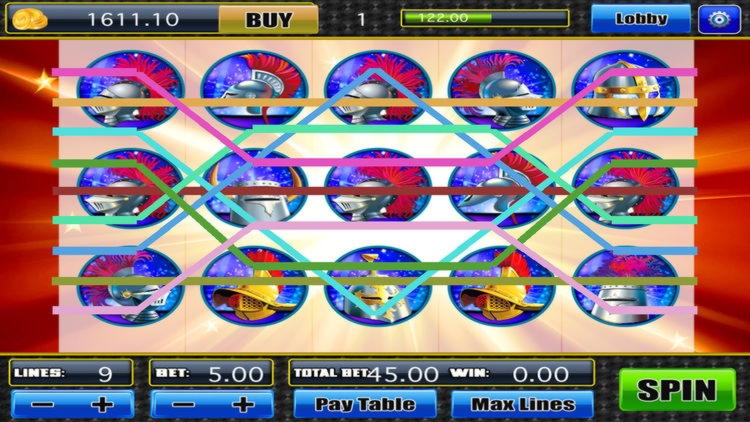Open the Pay Table
The image size is (750, 422).
point(365,404)
